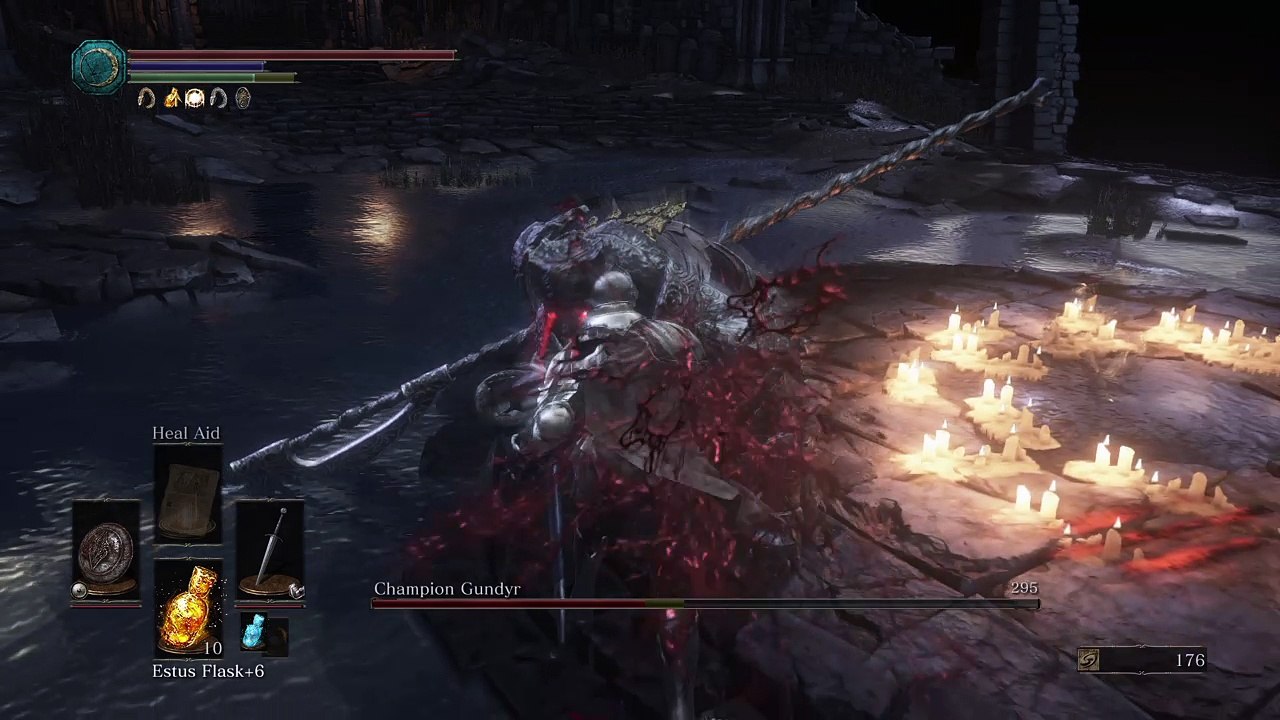Select the round shield left-hand slot
Screen dimensions: 1280x720
[x=106, y=551]
